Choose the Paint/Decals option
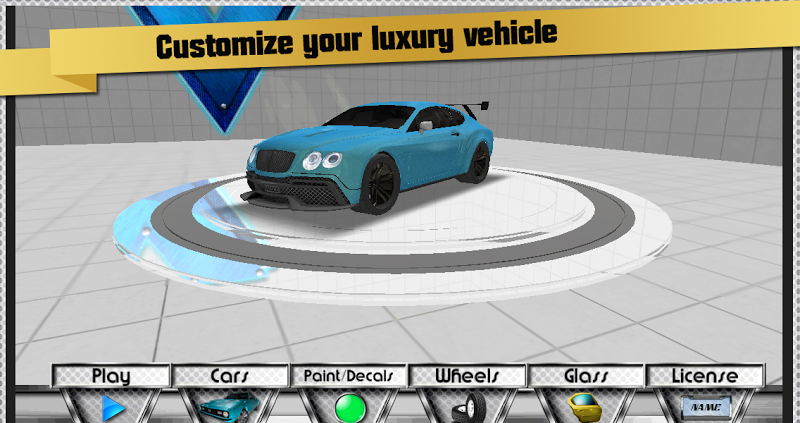The image size is (800, 423). 348,395
